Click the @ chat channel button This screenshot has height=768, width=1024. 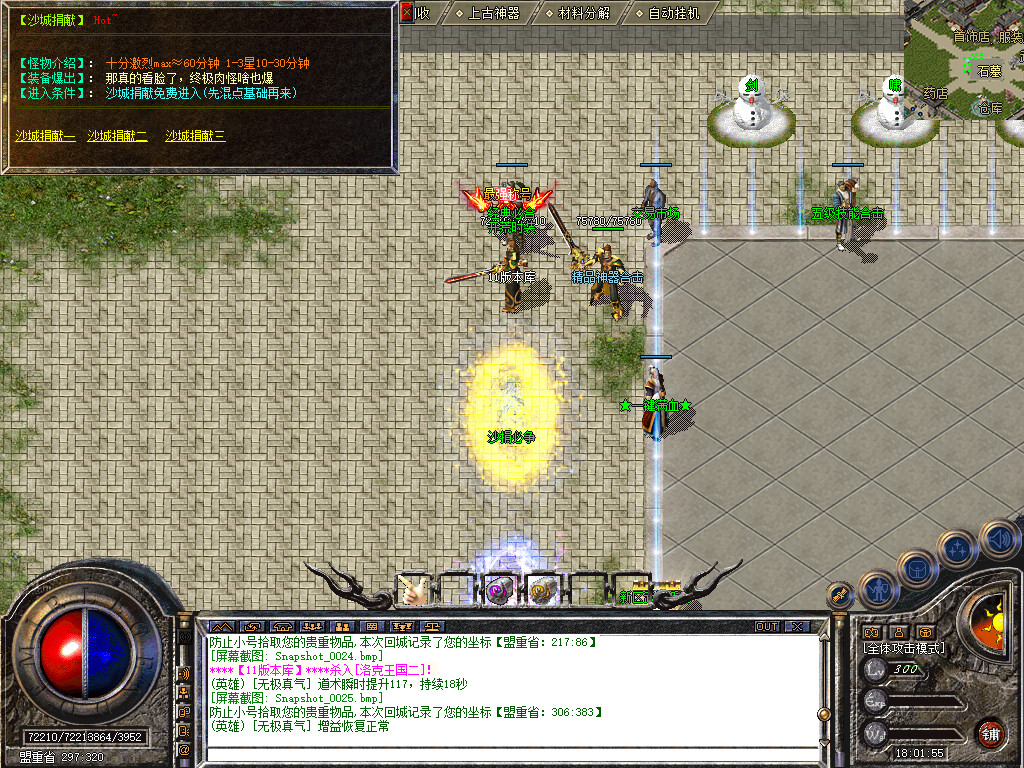tap(184, 749)
